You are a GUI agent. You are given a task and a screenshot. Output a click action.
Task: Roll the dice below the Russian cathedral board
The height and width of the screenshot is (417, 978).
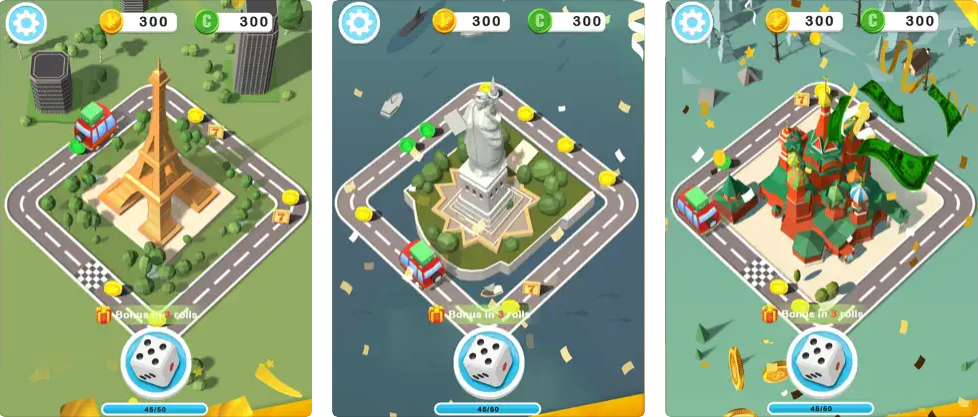[822, 363]
